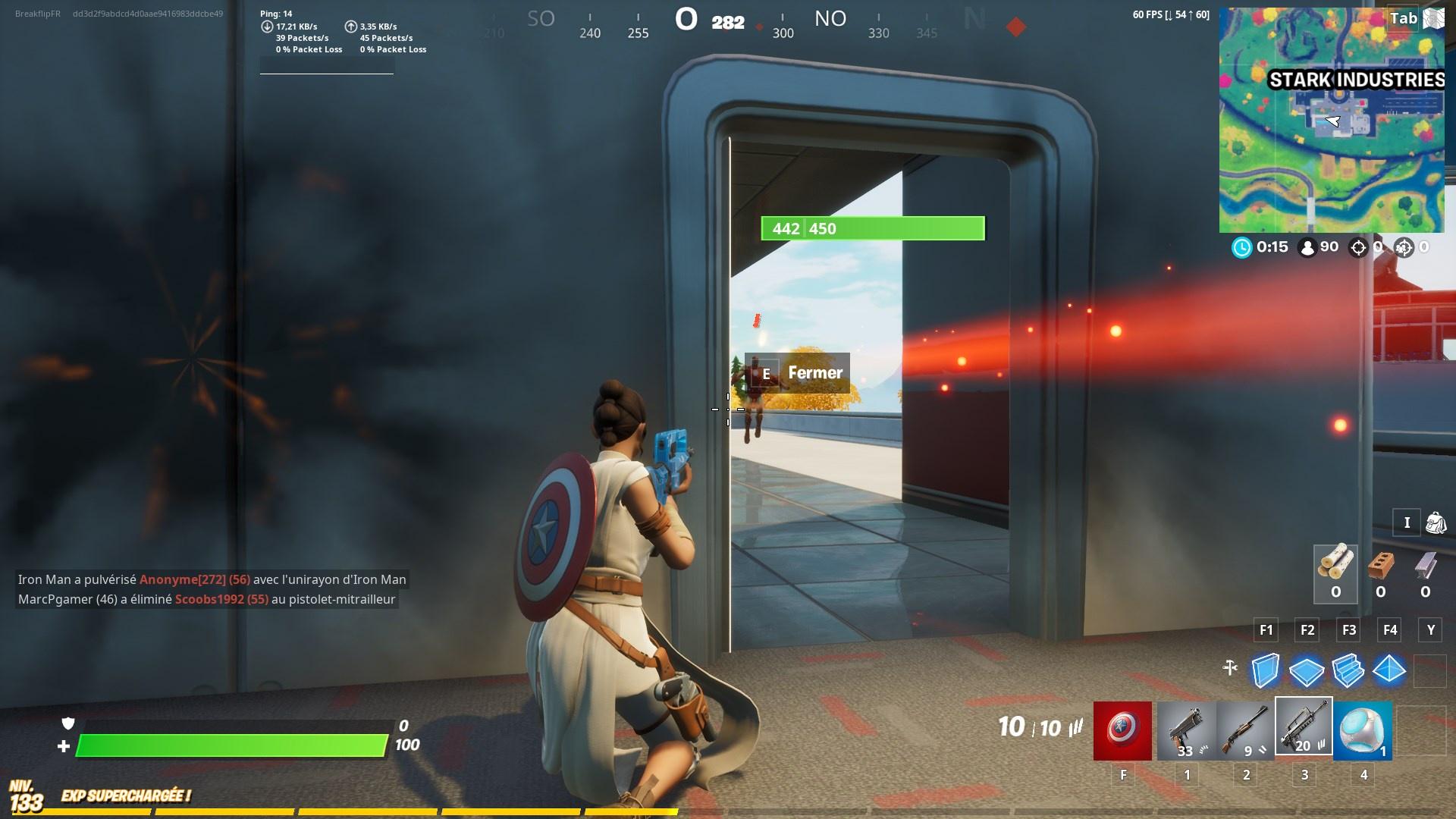Click the trap slot F1

coord(1265,629)
